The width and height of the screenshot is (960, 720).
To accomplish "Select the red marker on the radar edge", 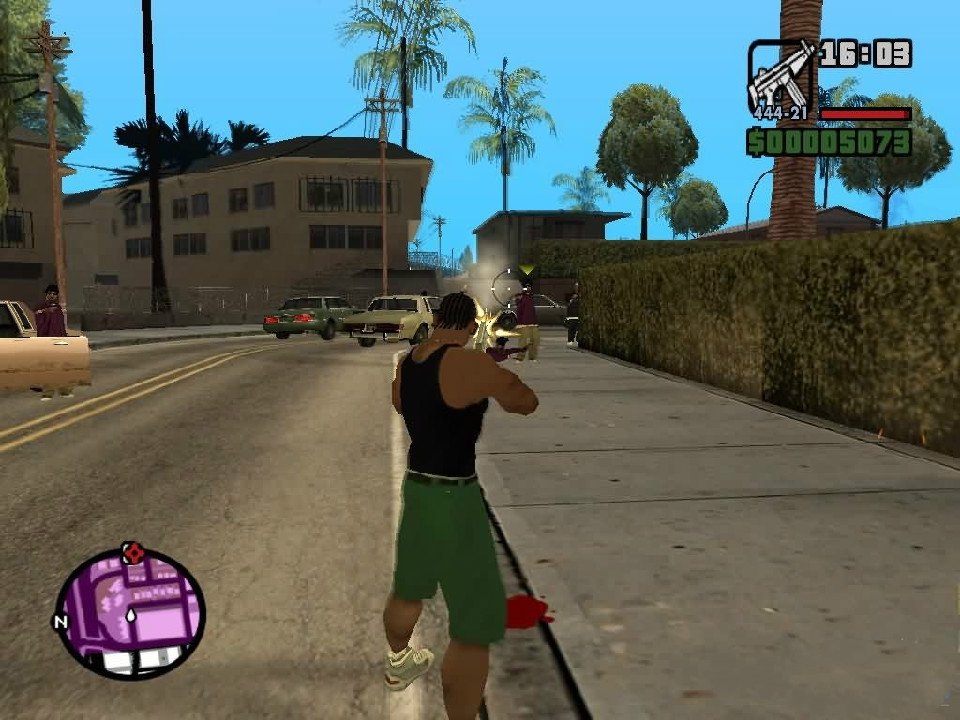I will coord(132,551).
